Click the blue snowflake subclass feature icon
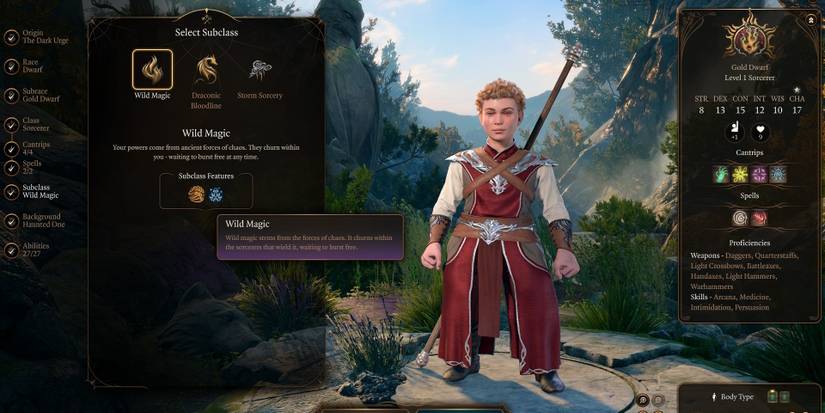825x413 pixels. 216,195
